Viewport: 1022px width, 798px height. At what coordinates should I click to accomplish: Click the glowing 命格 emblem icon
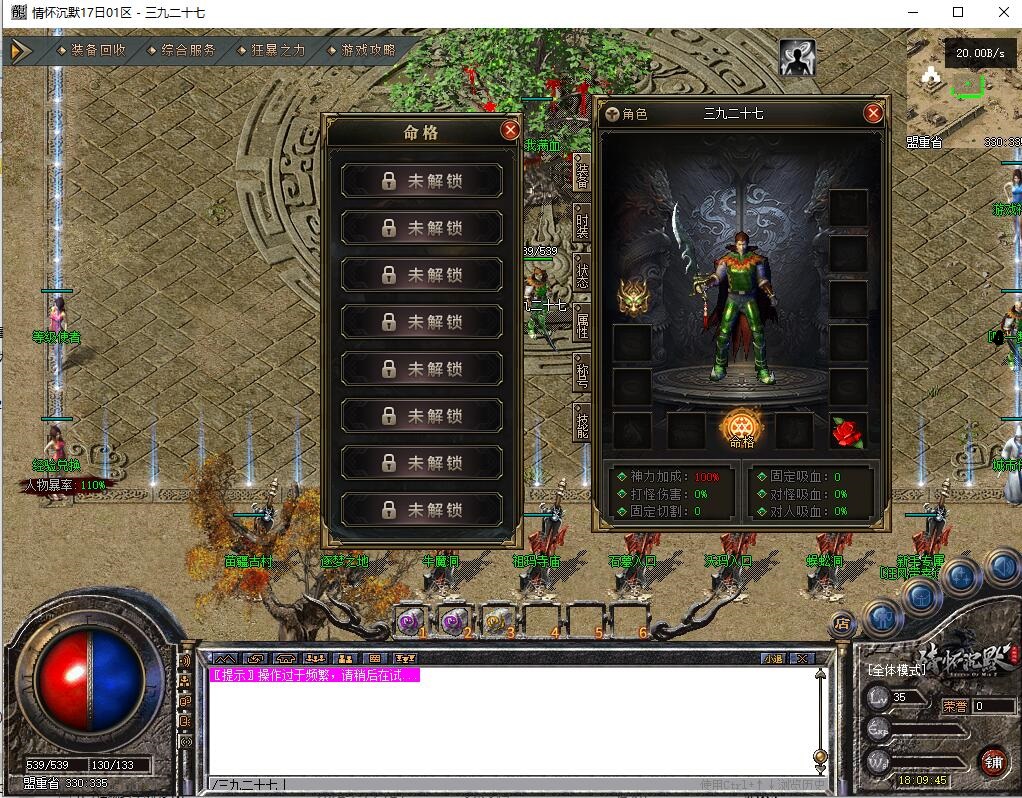point(741,428)
